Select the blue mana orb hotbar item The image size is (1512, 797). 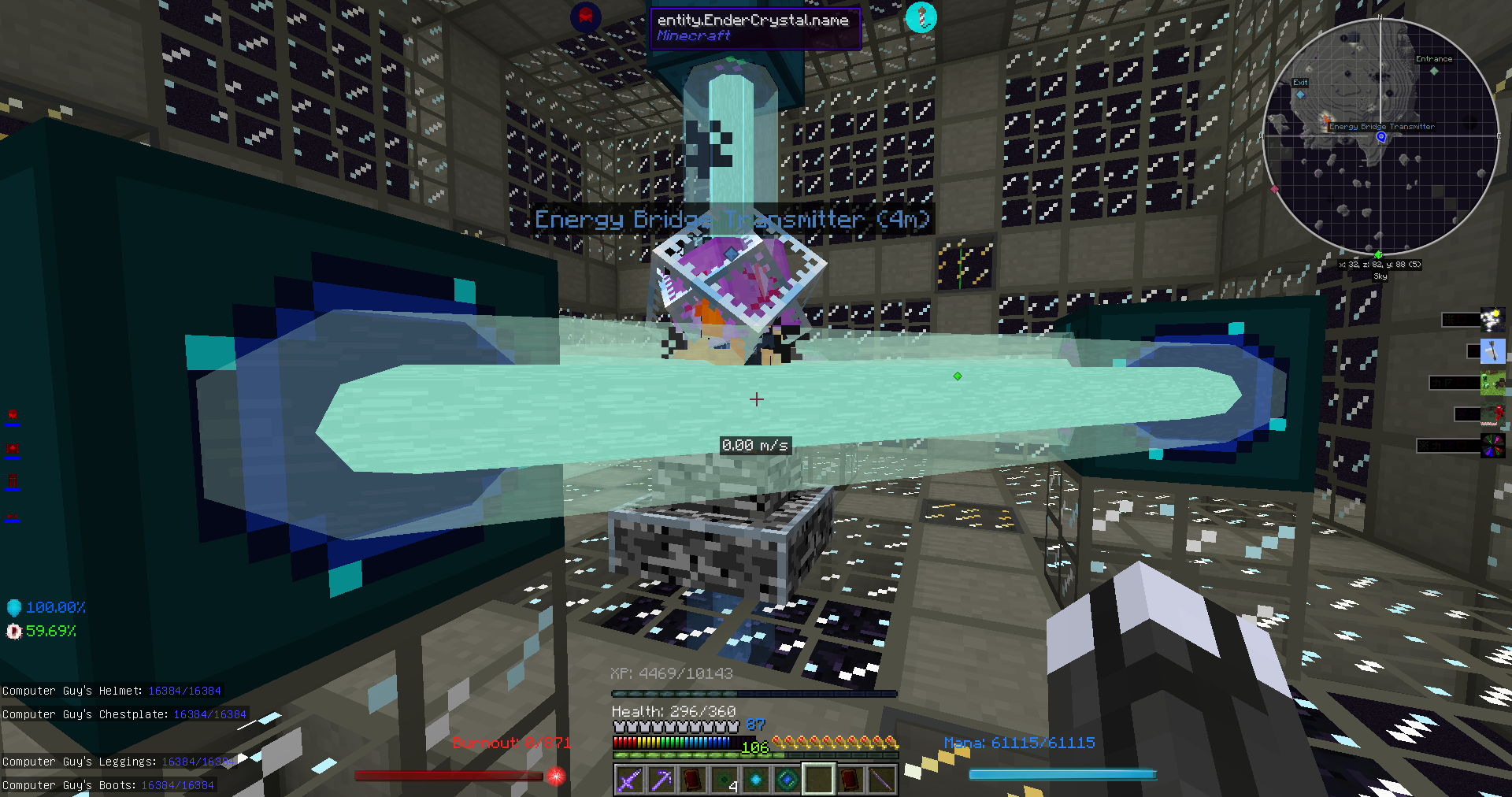(754, 779)
